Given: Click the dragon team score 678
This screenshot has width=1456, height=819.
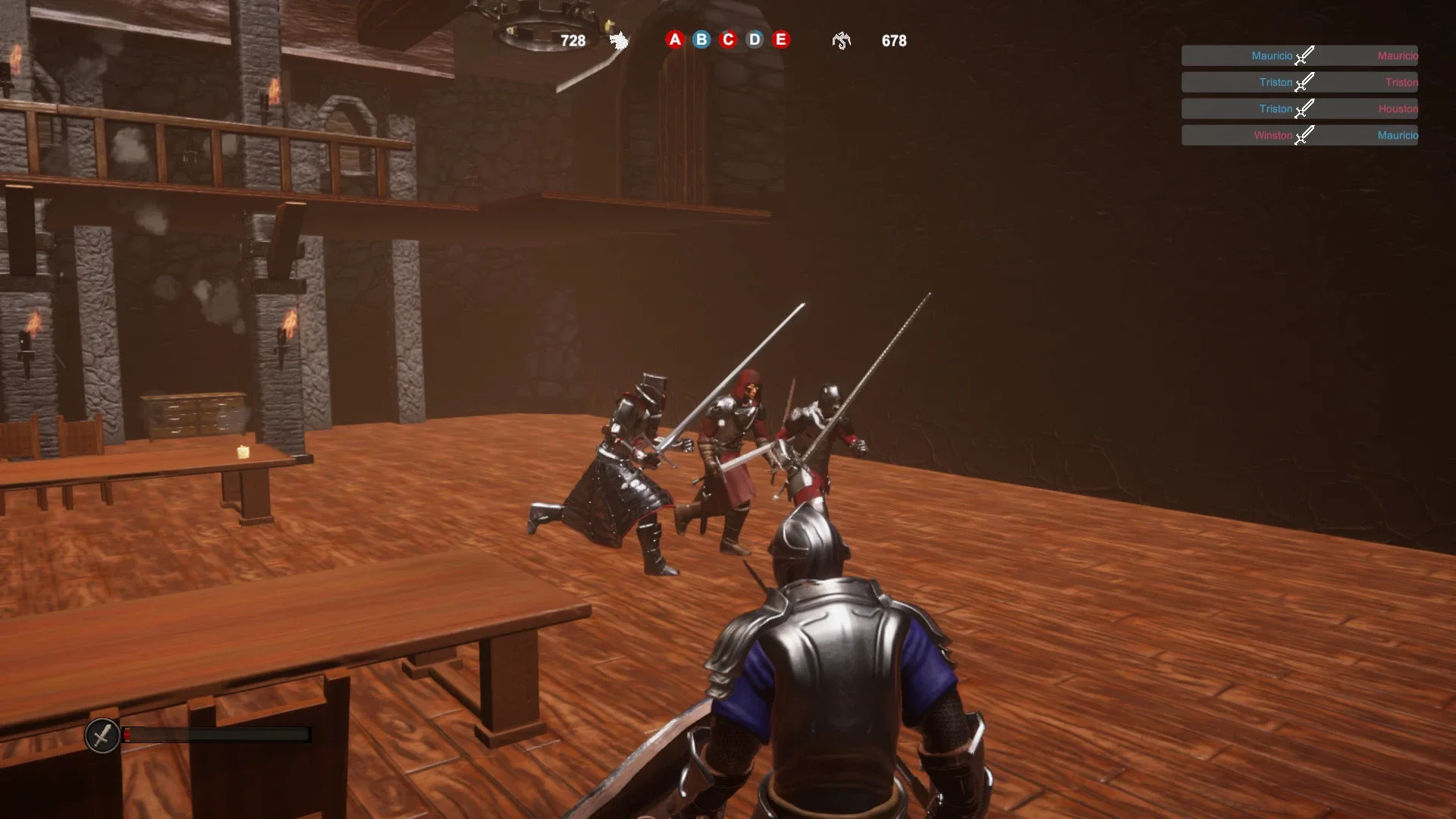Looking at the screenshot, I should coord(893,42).
